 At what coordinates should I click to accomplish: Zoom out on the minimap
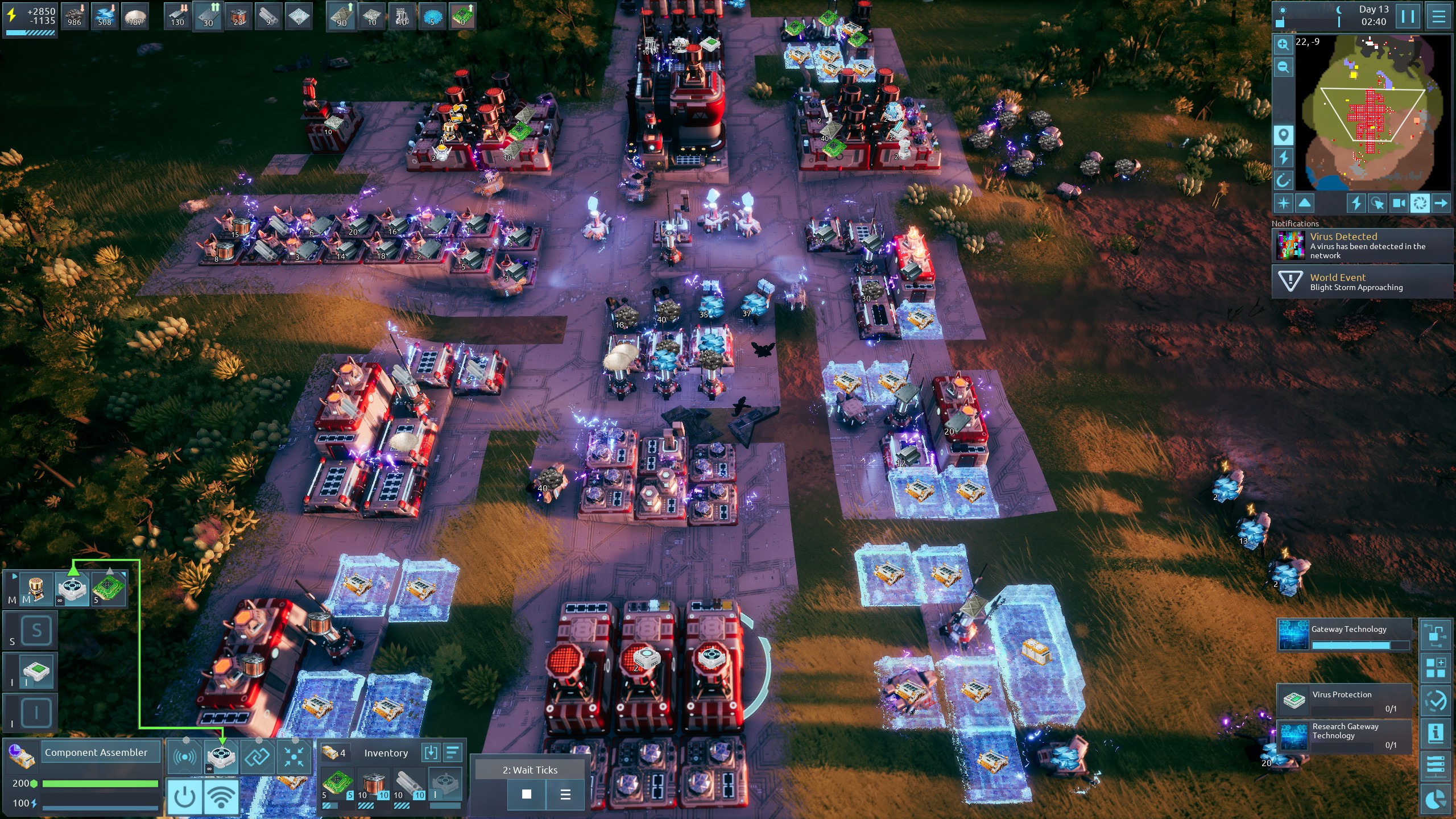pos(1283,68)
